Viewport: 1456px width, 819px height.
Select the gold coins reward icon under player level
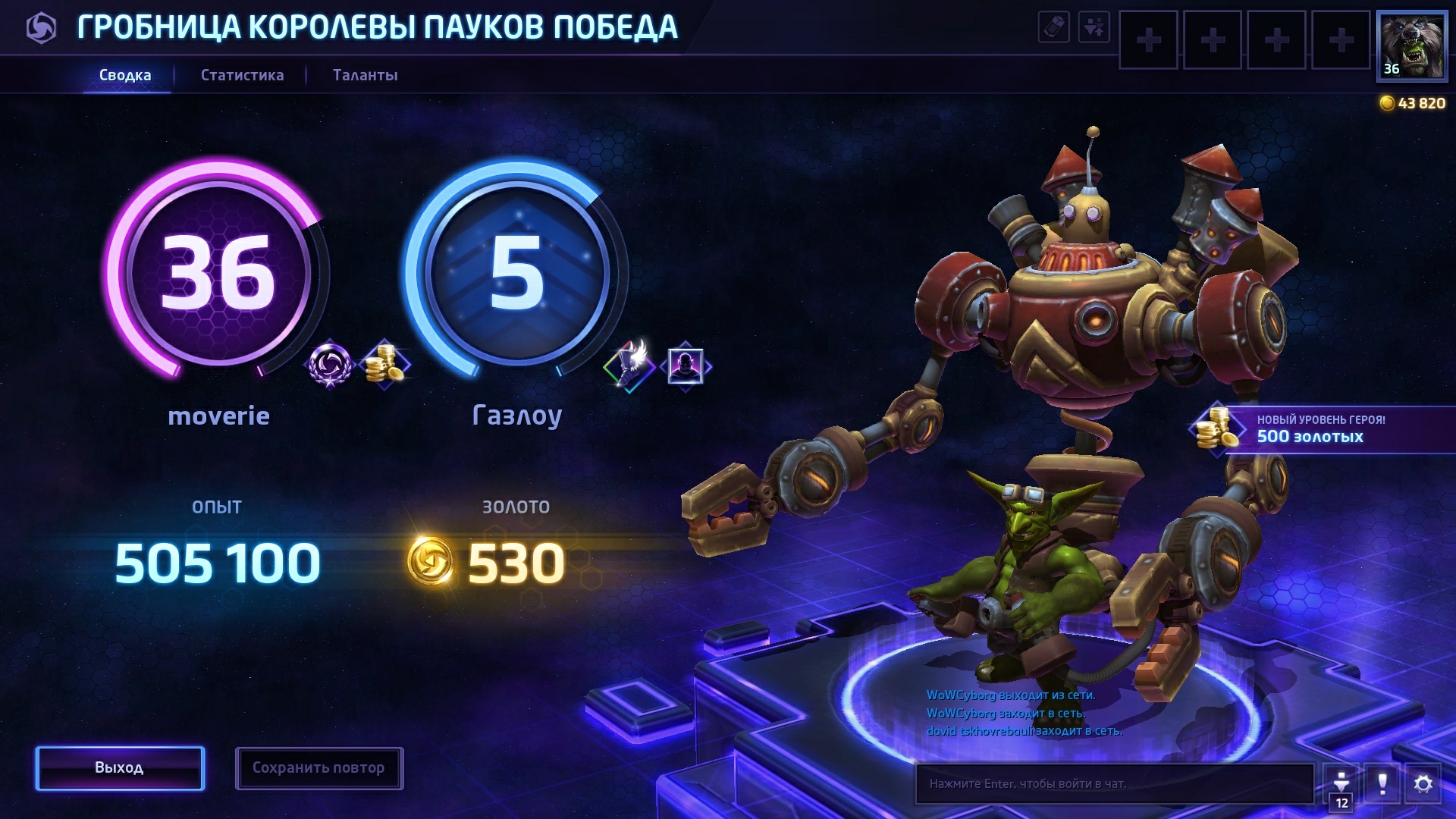point(385,365)
